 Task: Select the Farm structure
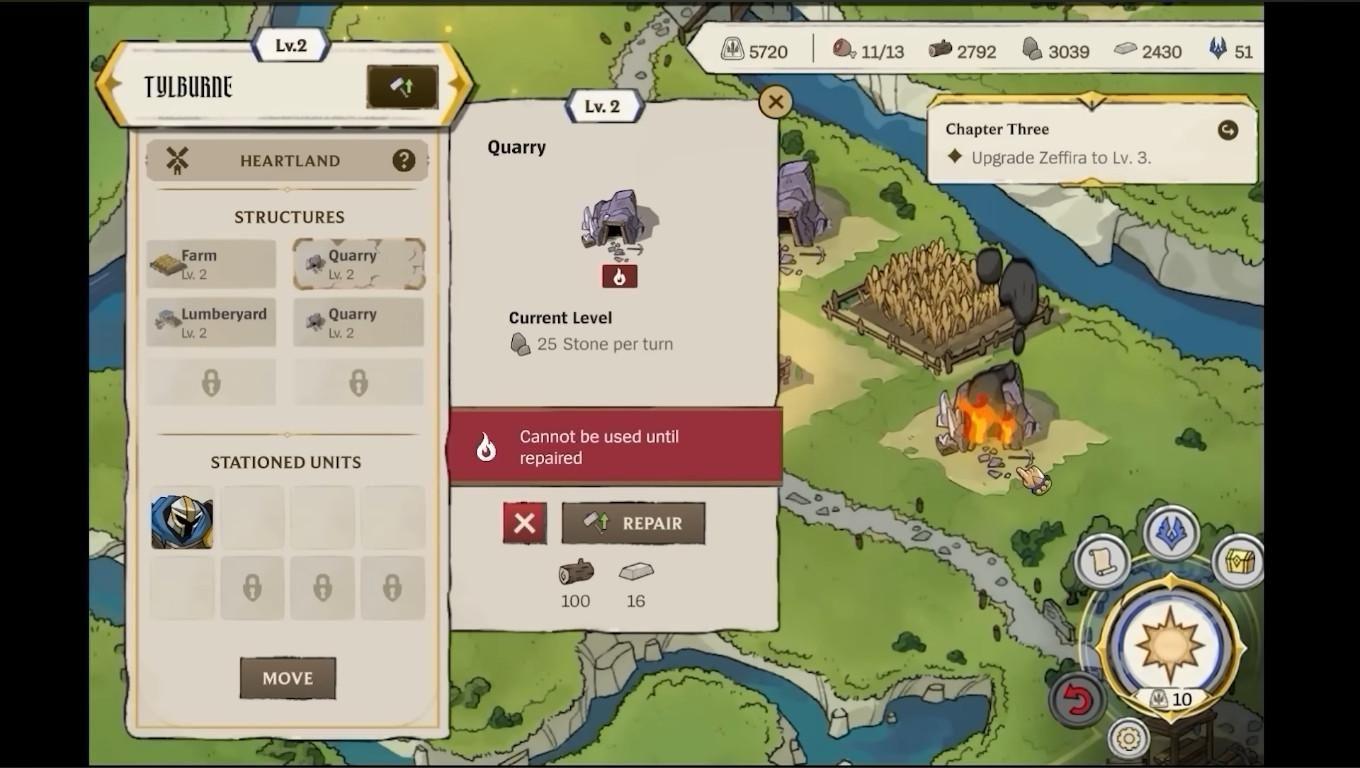[x=211, y=264]
